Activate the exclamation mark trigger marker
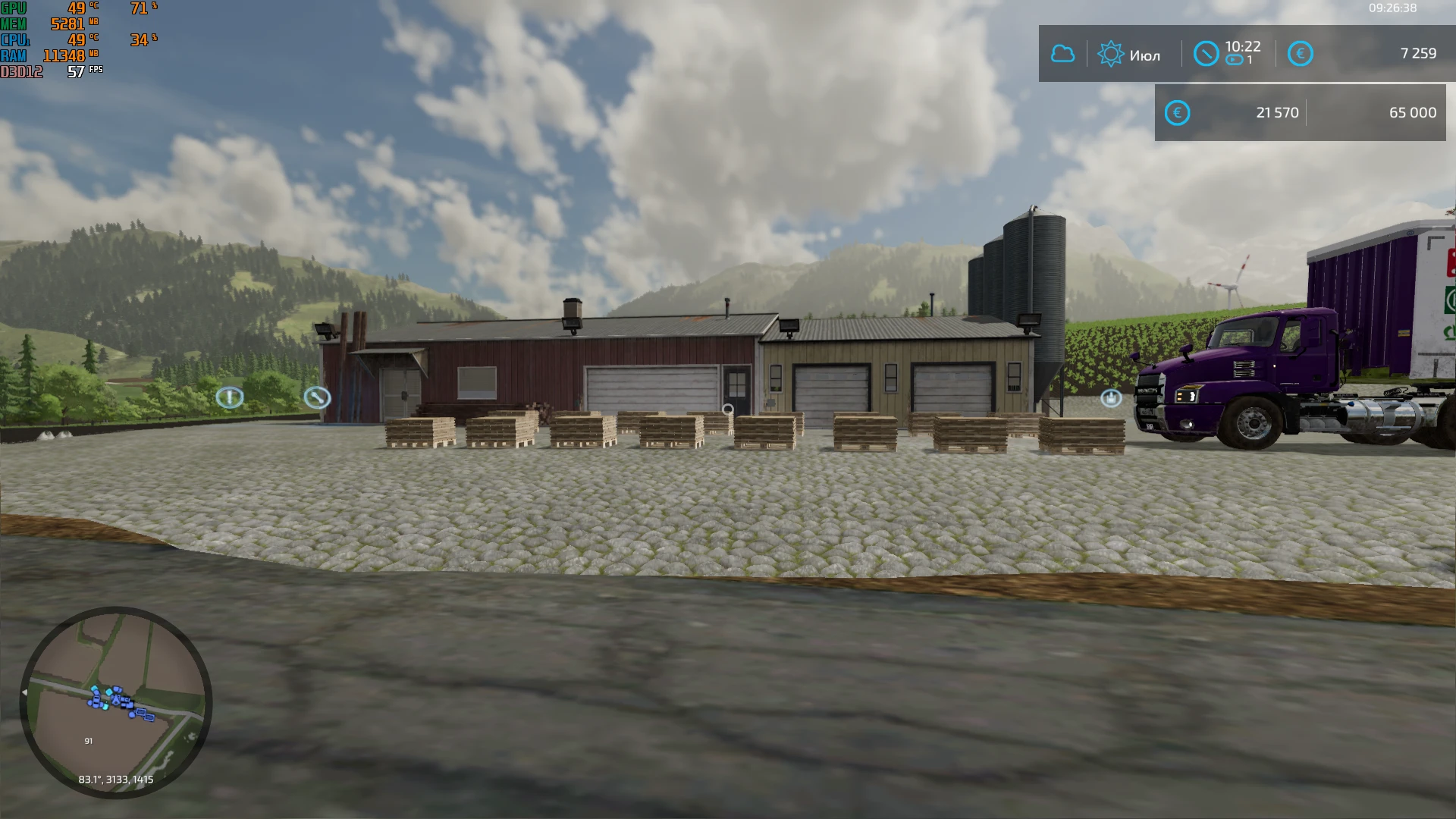The height and width of the screenshot is (819, 1456). (x=230, y=397)
